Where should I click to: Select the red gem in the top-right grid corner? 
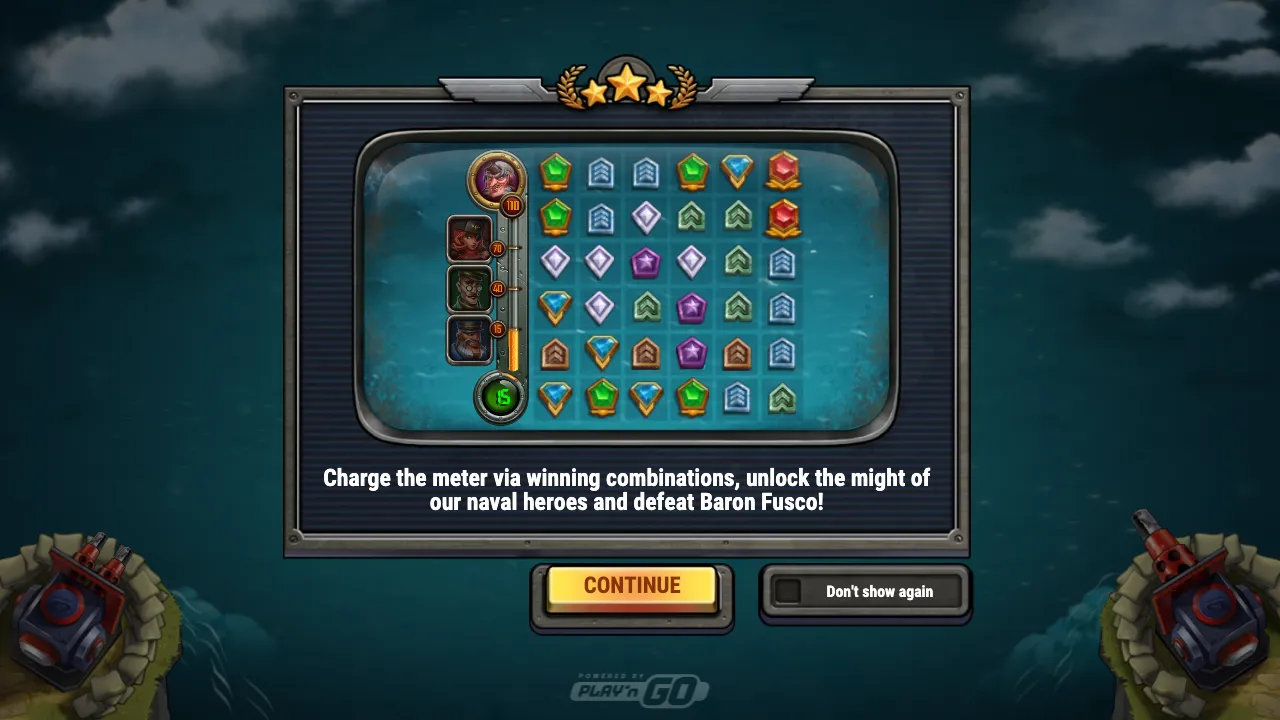click(780, 168)
